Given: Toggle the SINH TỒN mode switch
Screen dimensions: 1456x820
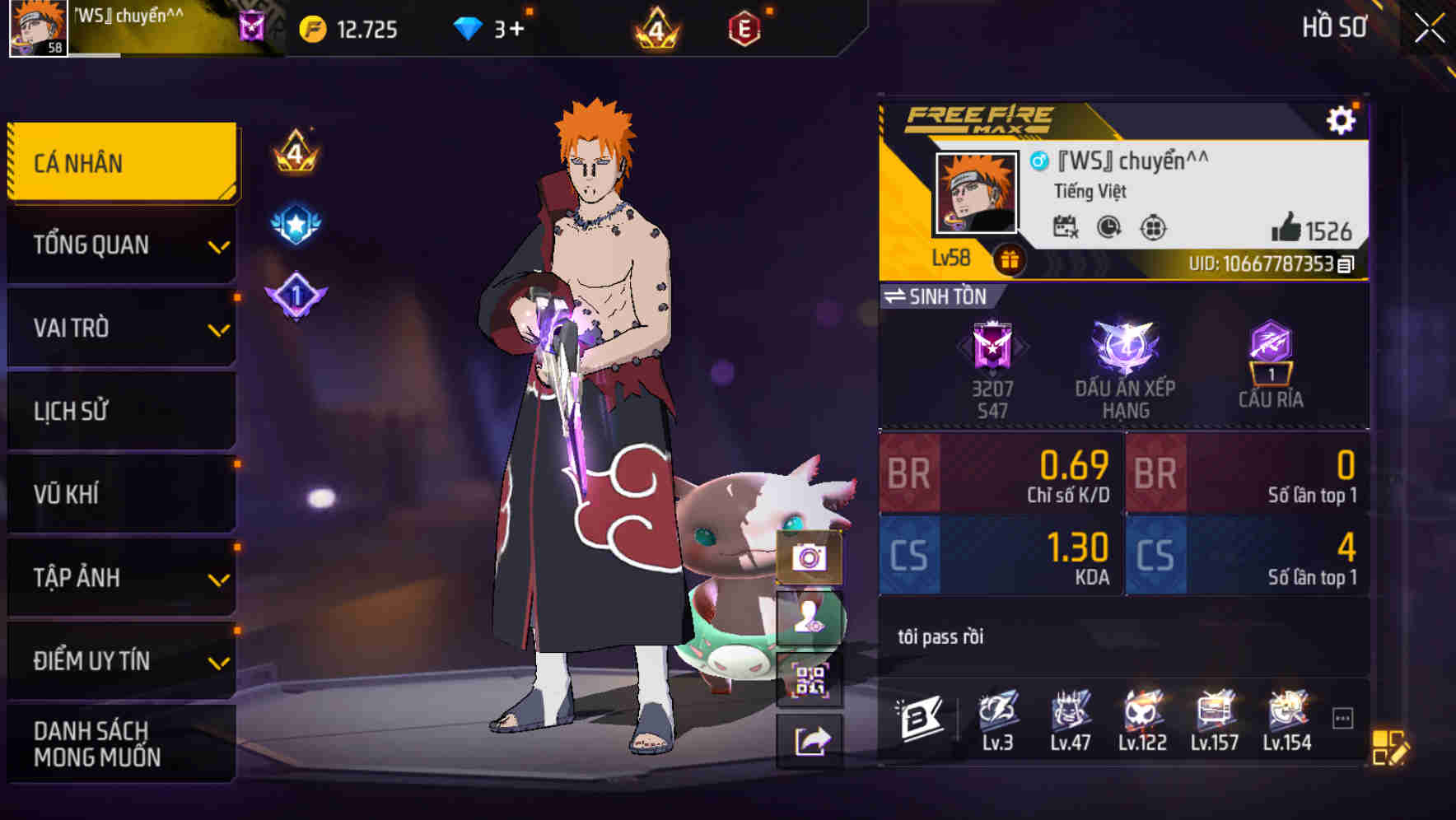Looking at the screenshot, I should click(x=901, y=298).
